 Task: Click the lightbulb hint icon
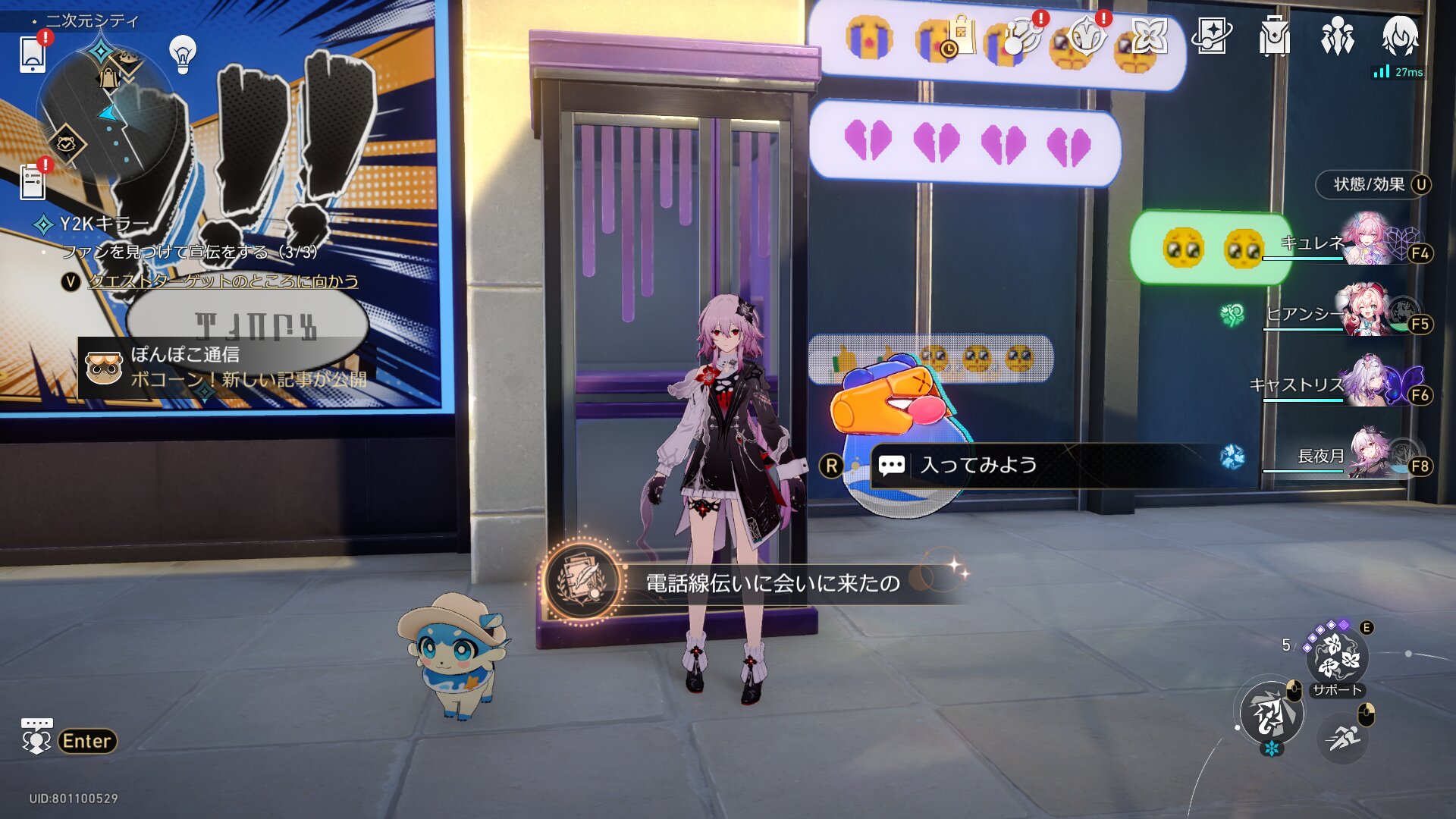[183, 54]
